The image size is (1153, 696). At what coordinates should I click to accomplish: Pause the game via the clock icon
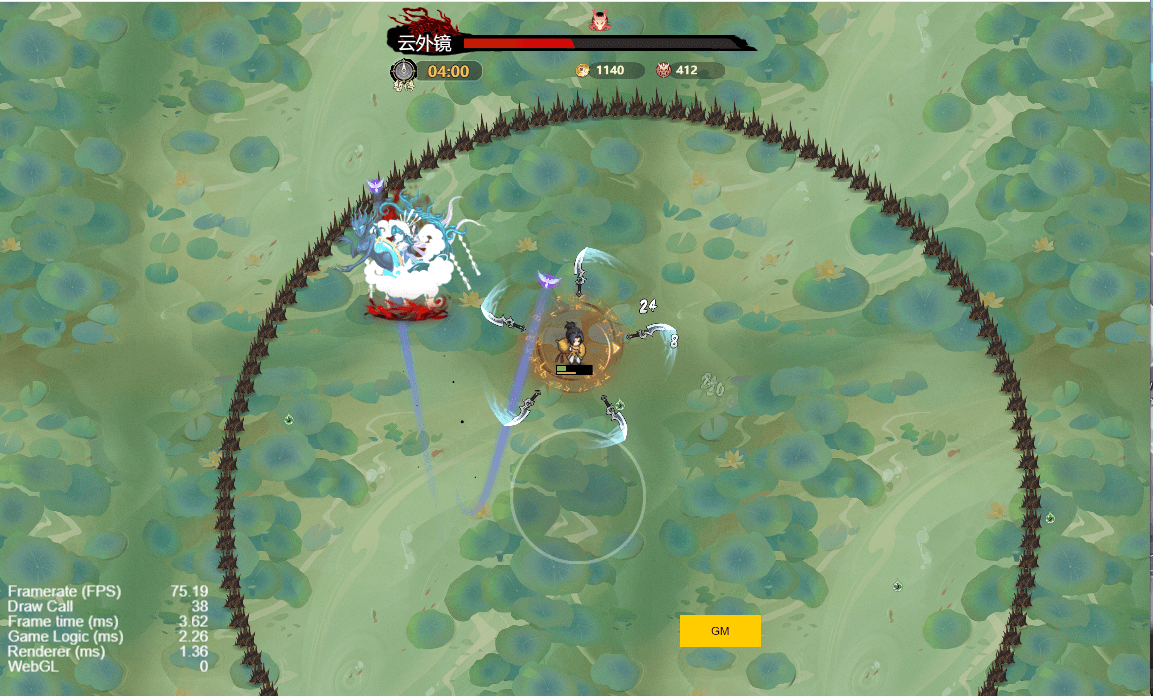tap(404, 71)
